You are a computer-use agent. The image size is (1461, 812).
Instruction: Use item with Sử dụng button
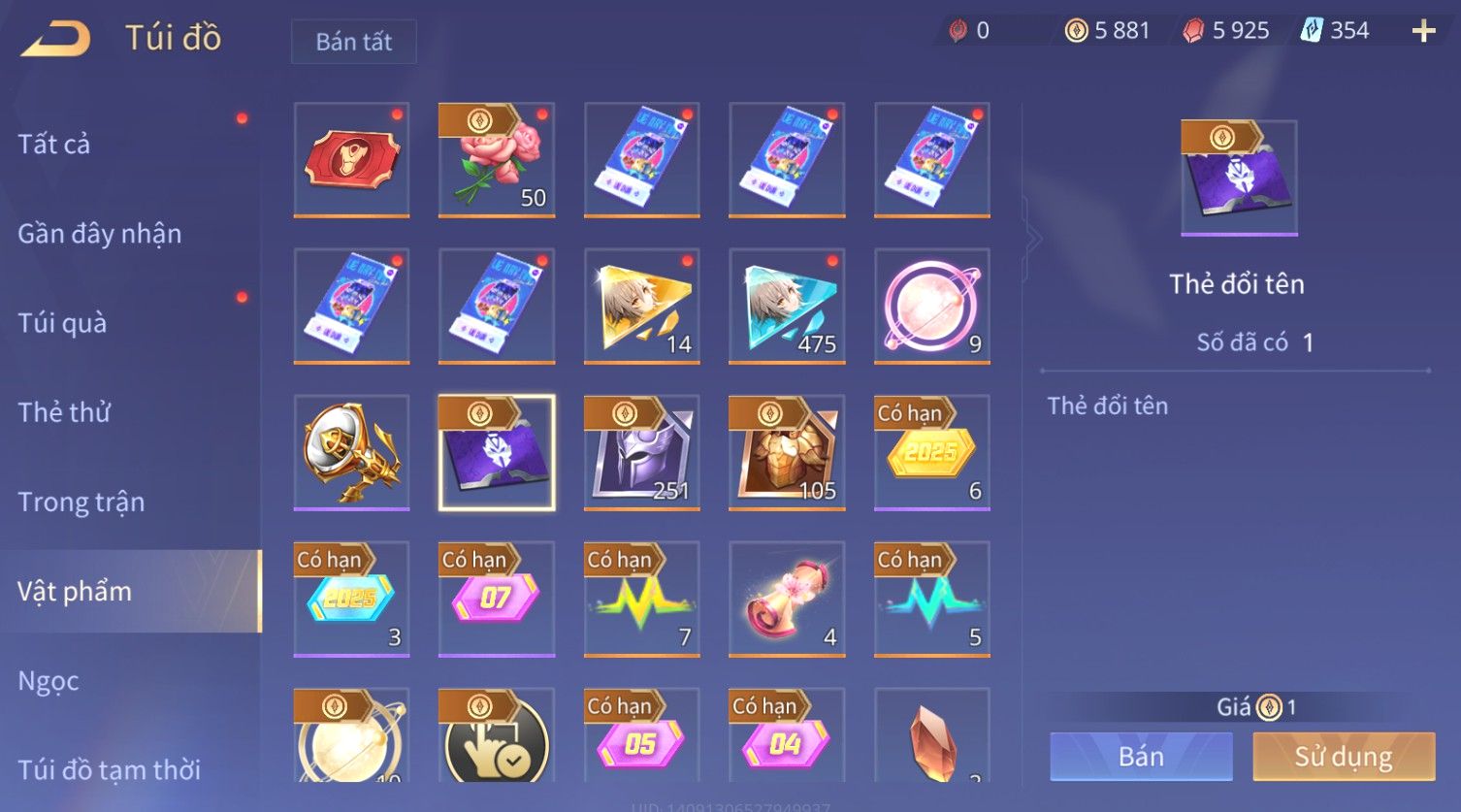coord(1344,757)
